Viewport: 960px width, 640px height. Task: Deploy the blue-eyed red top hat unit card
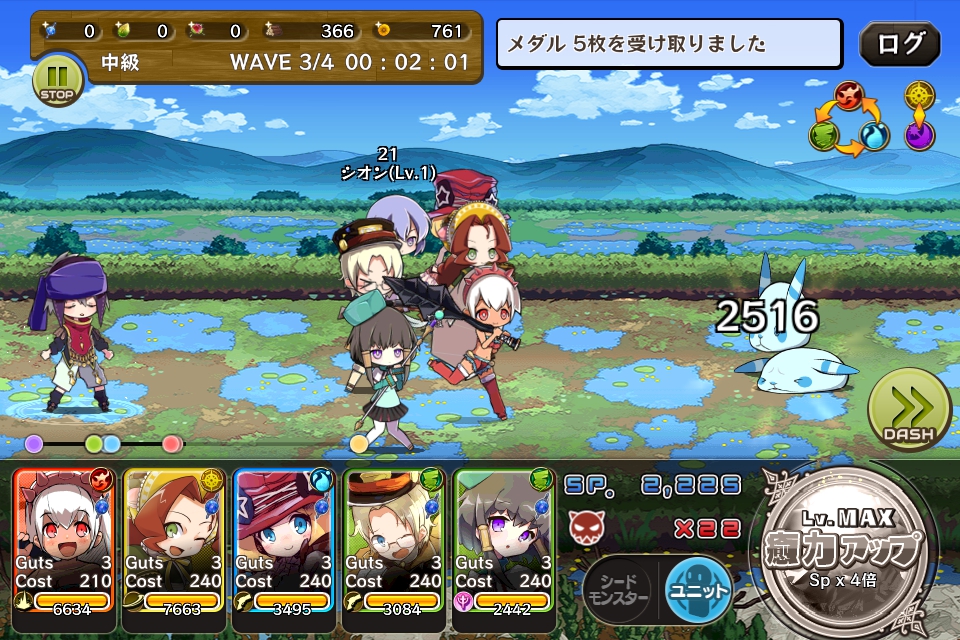click(284, 538)
